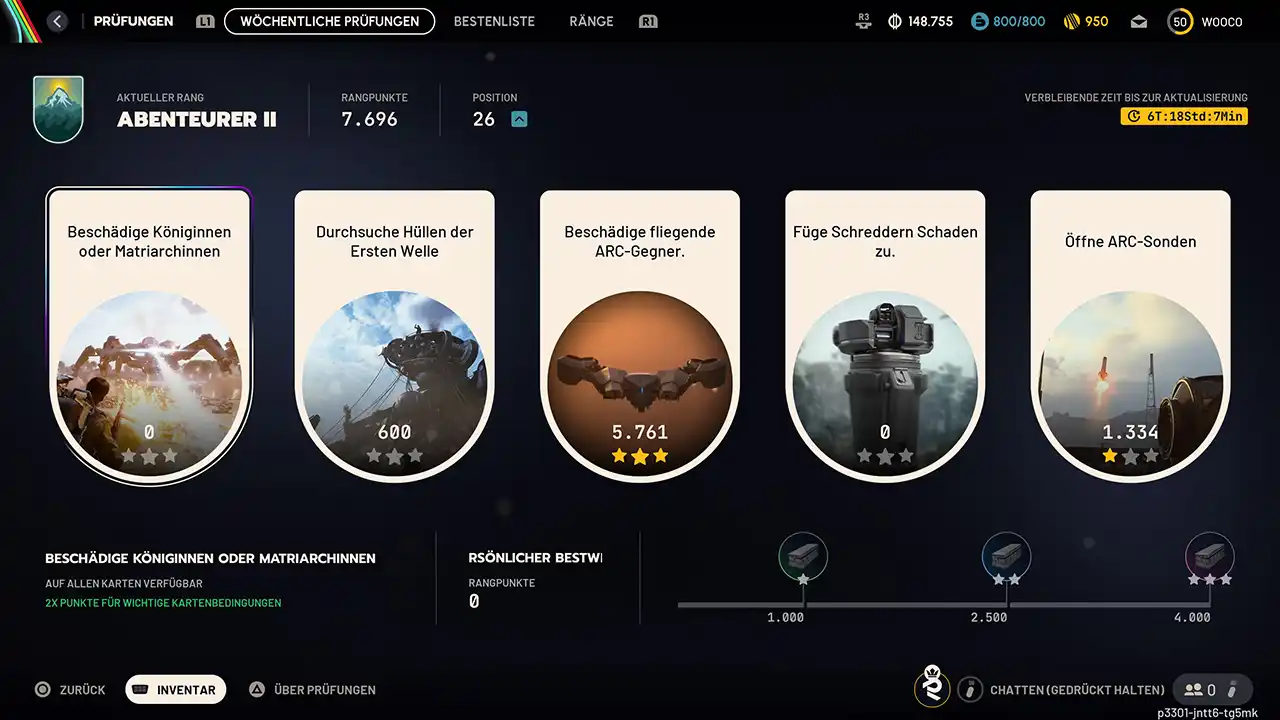Click the two-star reward crate at 2.500
1280x720 pixels.
pyautogui.click(x=1006, y=556)
